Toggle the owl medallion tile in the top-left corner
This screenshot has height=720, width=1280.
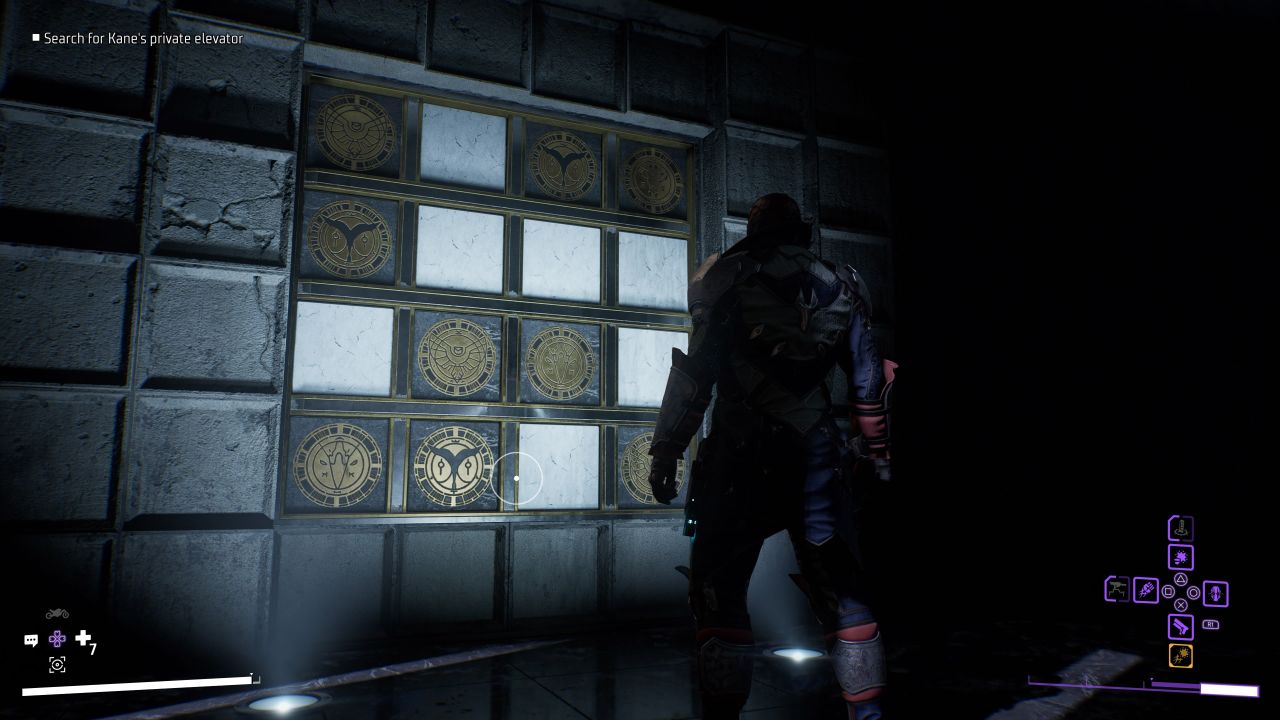[355, 135]
